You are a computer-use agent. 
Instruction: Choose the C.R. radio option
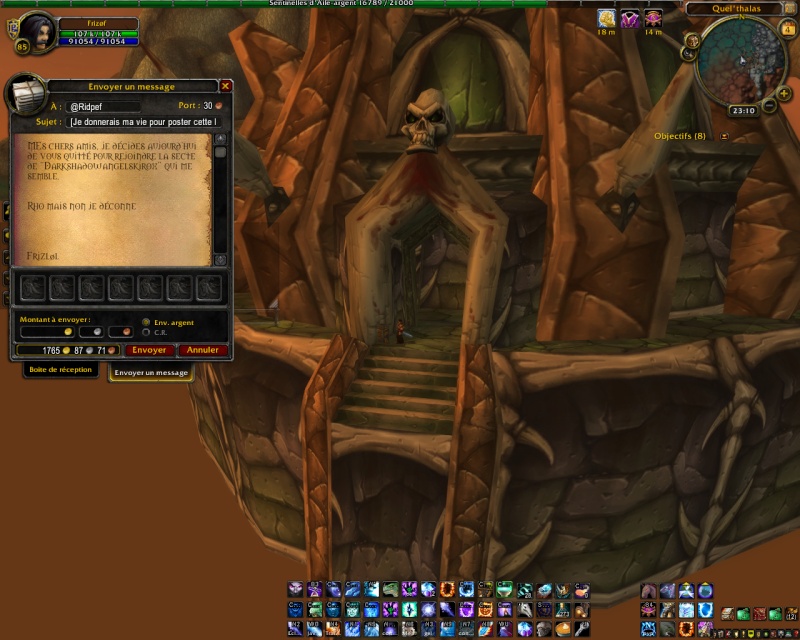(x=147, y=332)
